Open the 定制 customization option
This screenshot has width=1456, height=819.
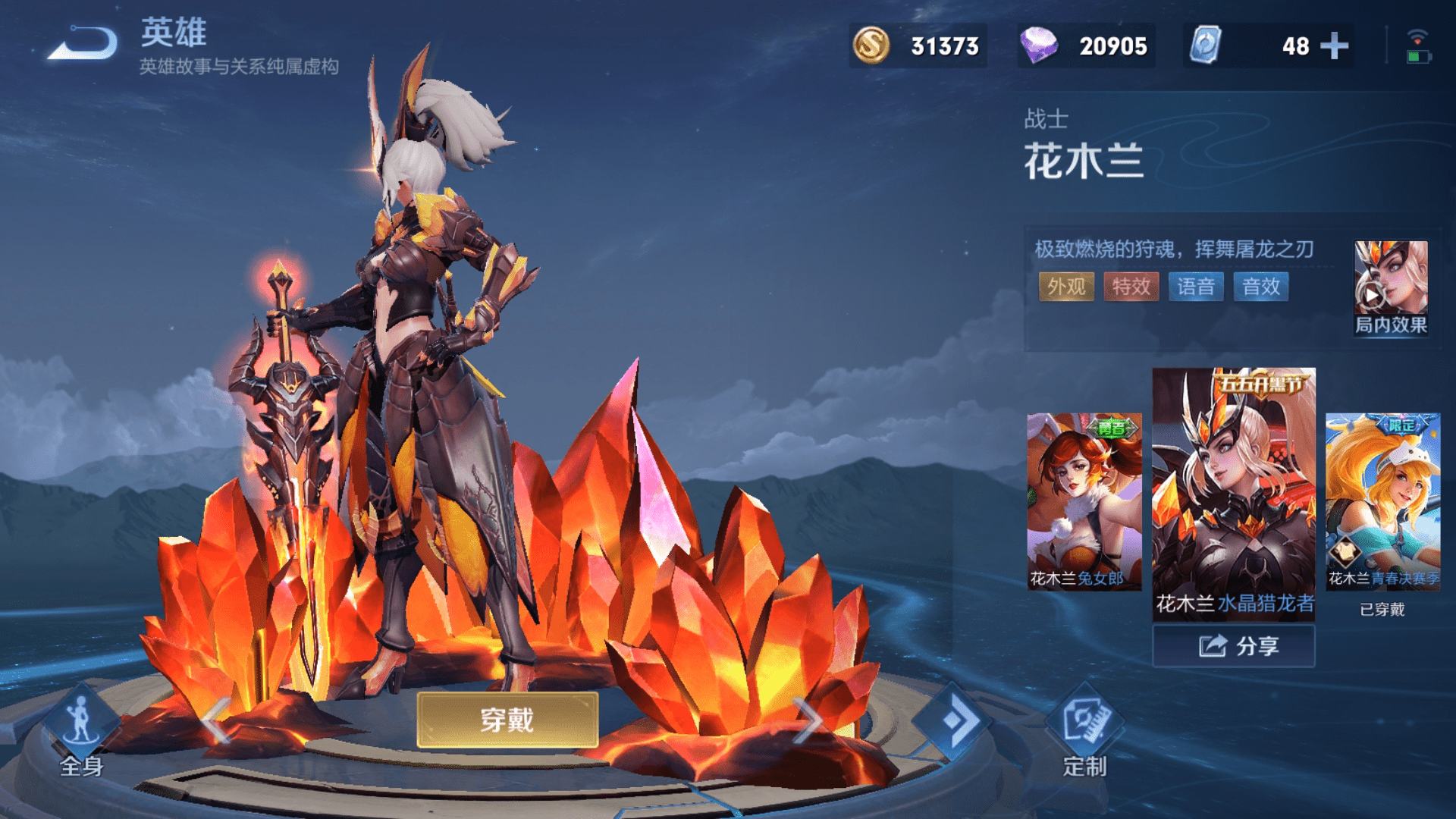(1084, 730)
